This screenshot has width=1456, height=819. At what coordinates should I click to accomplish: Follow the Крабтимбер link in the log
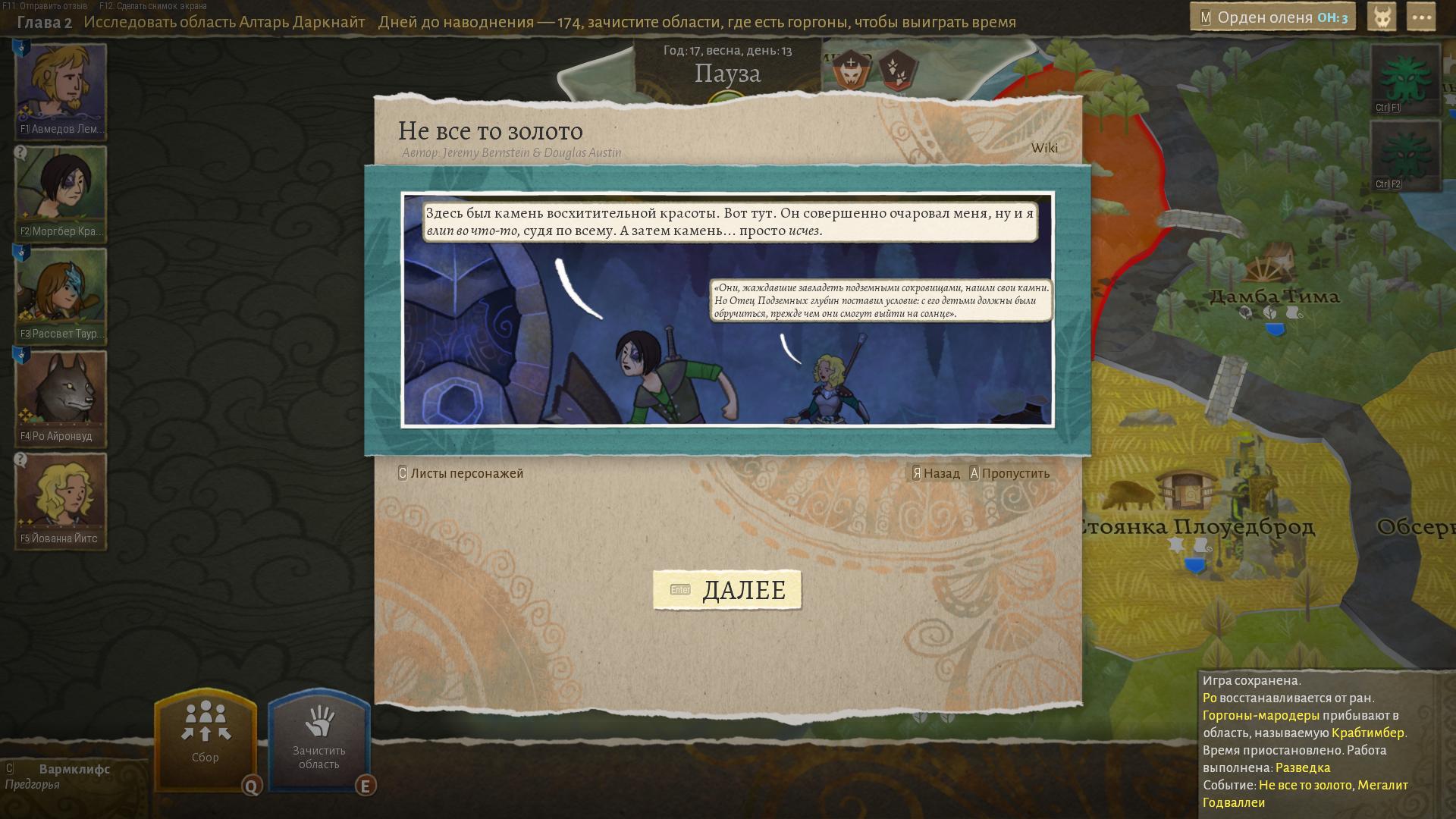coord(1367,733)
